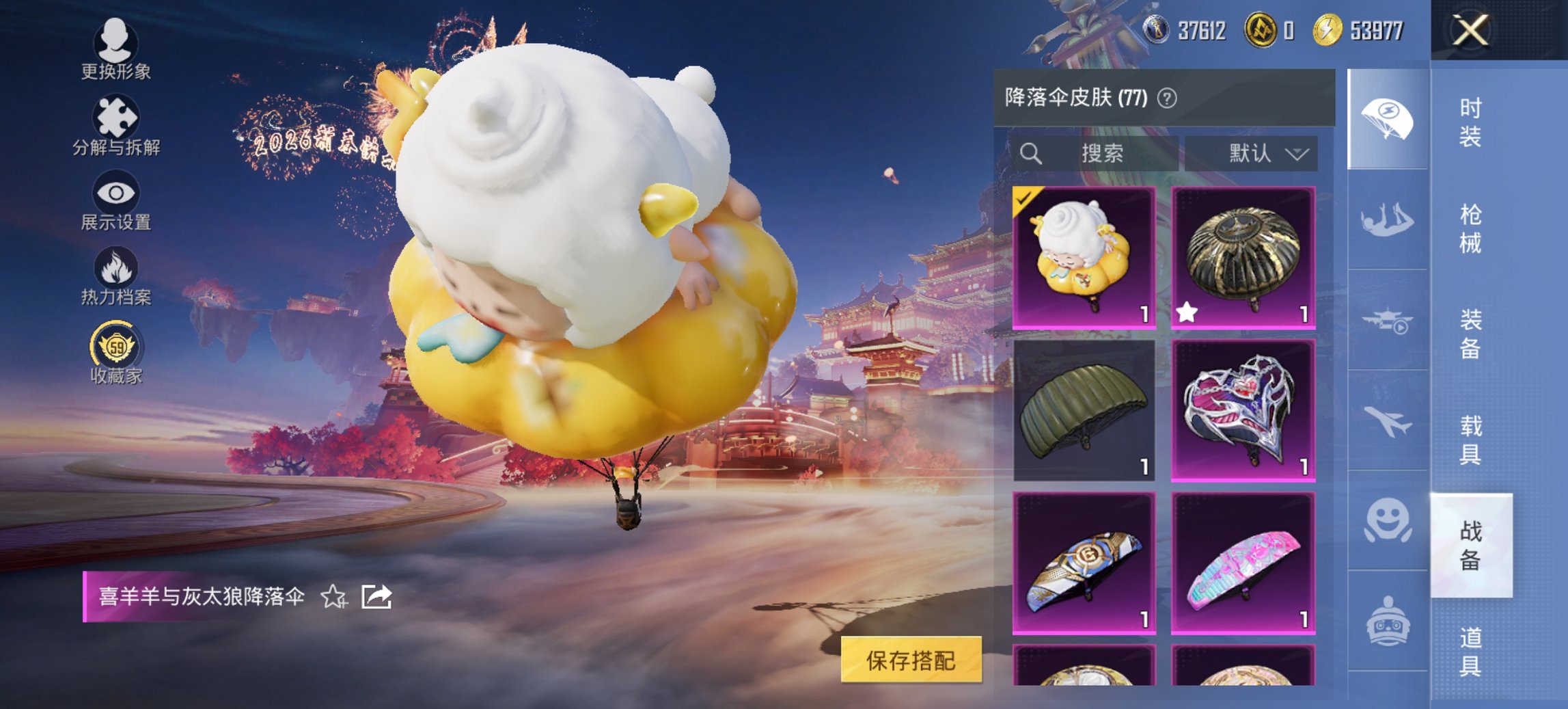Screen dimensions: 1568x709
Task: Open 展示设置 display settings
Action: [x=116, y=198]
